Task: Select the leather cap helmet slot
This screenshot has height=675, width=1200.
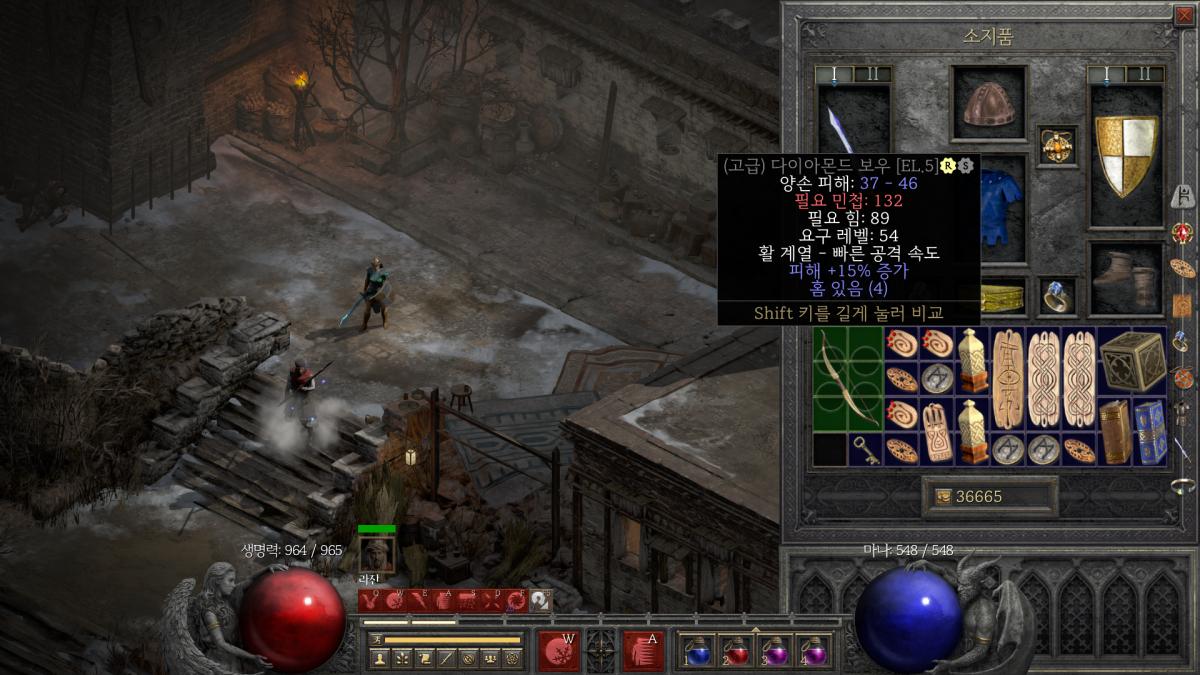Action: coord(988,103)
